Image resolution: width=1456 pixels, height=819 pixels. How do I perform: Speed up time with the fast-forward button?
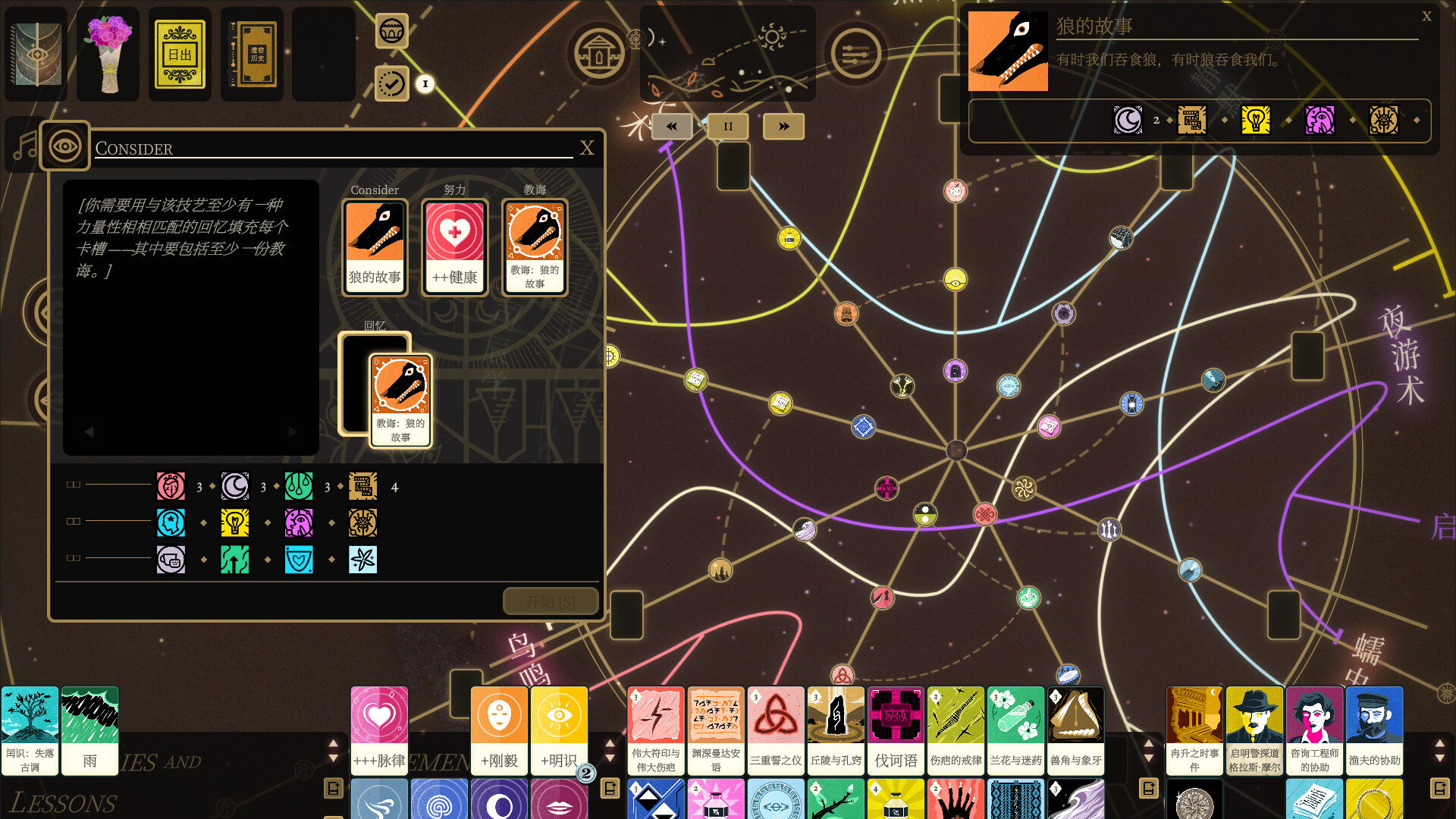tap(783, 126)
